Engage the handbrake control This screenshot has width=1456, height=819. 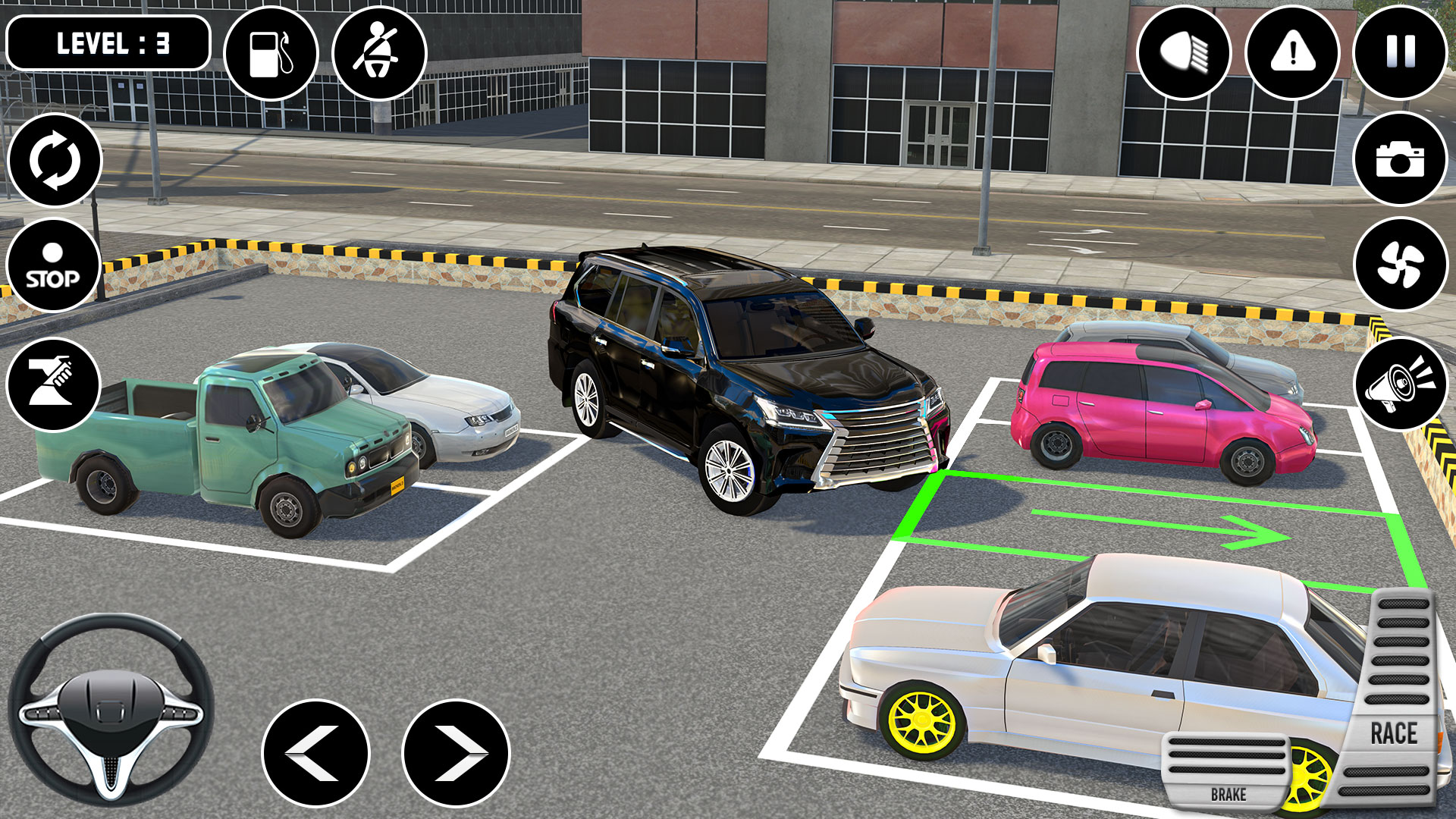[x=55, y=381]
